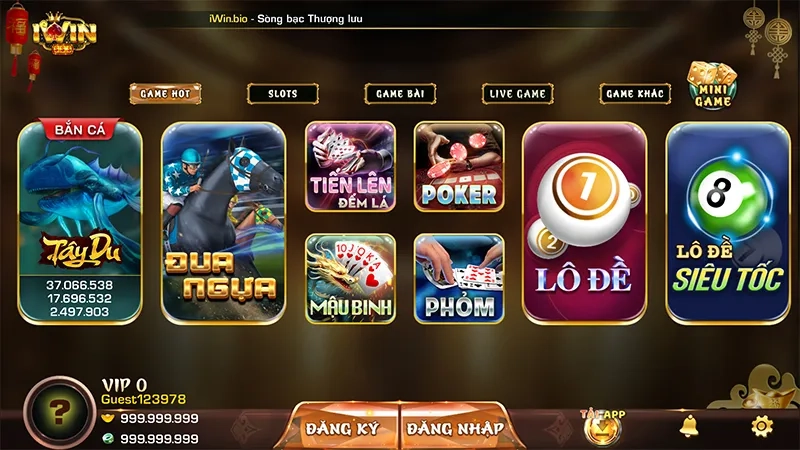Switch to the Game Khác tab

pos(634,93)
